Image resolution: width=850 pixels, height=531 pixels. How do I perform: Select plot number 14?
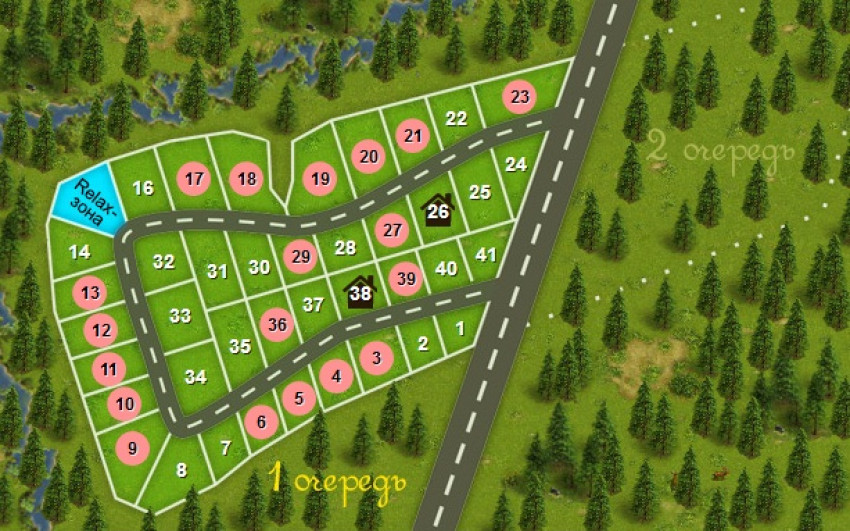point(80,252)
